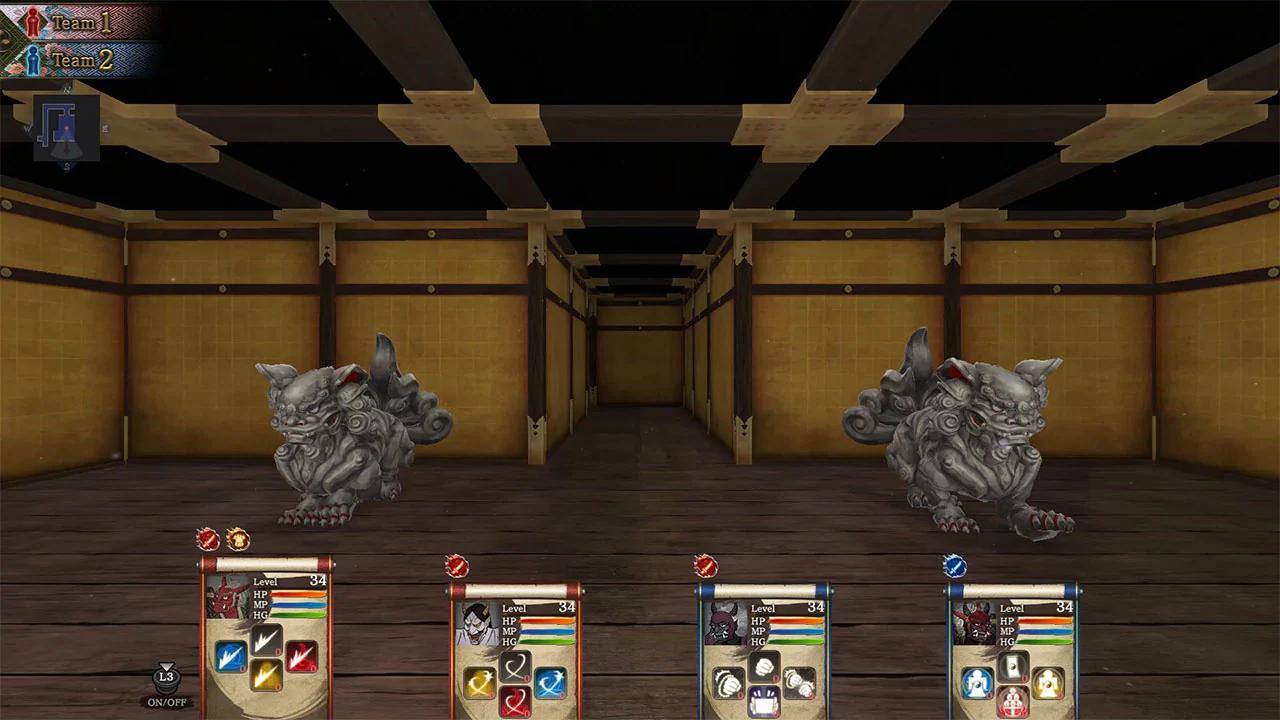
Task: Choose the double-fist skill on the purple oni's panel
Action: pos(799,681)
